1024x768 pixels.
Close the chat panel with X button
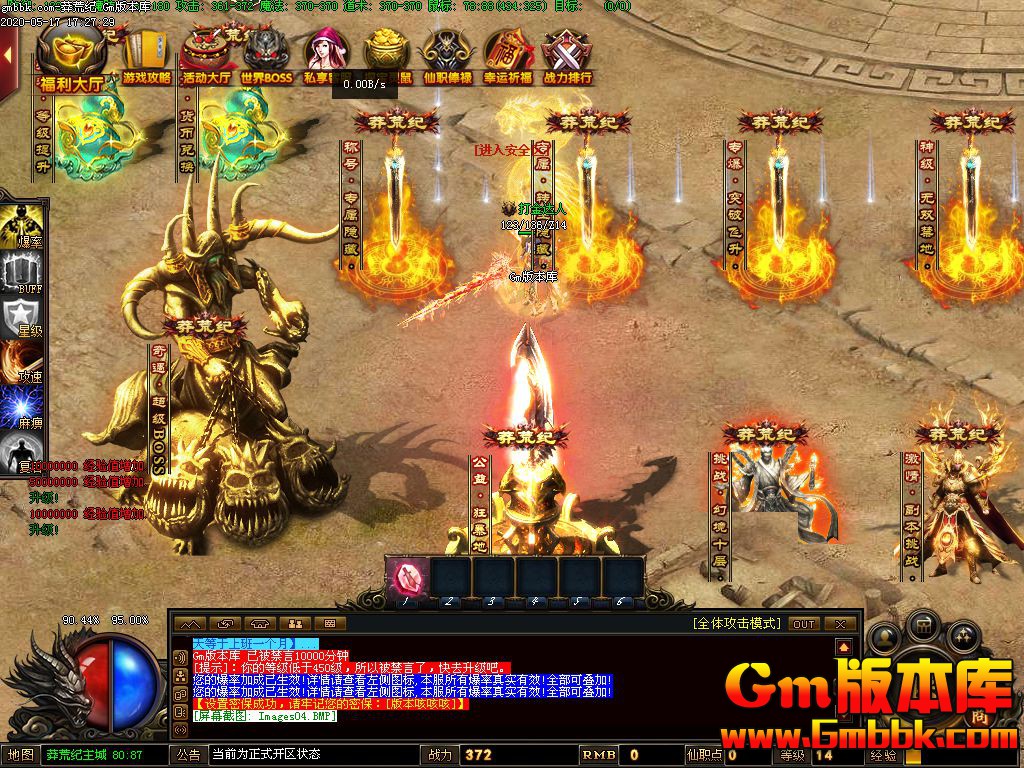tap(840, 623)
